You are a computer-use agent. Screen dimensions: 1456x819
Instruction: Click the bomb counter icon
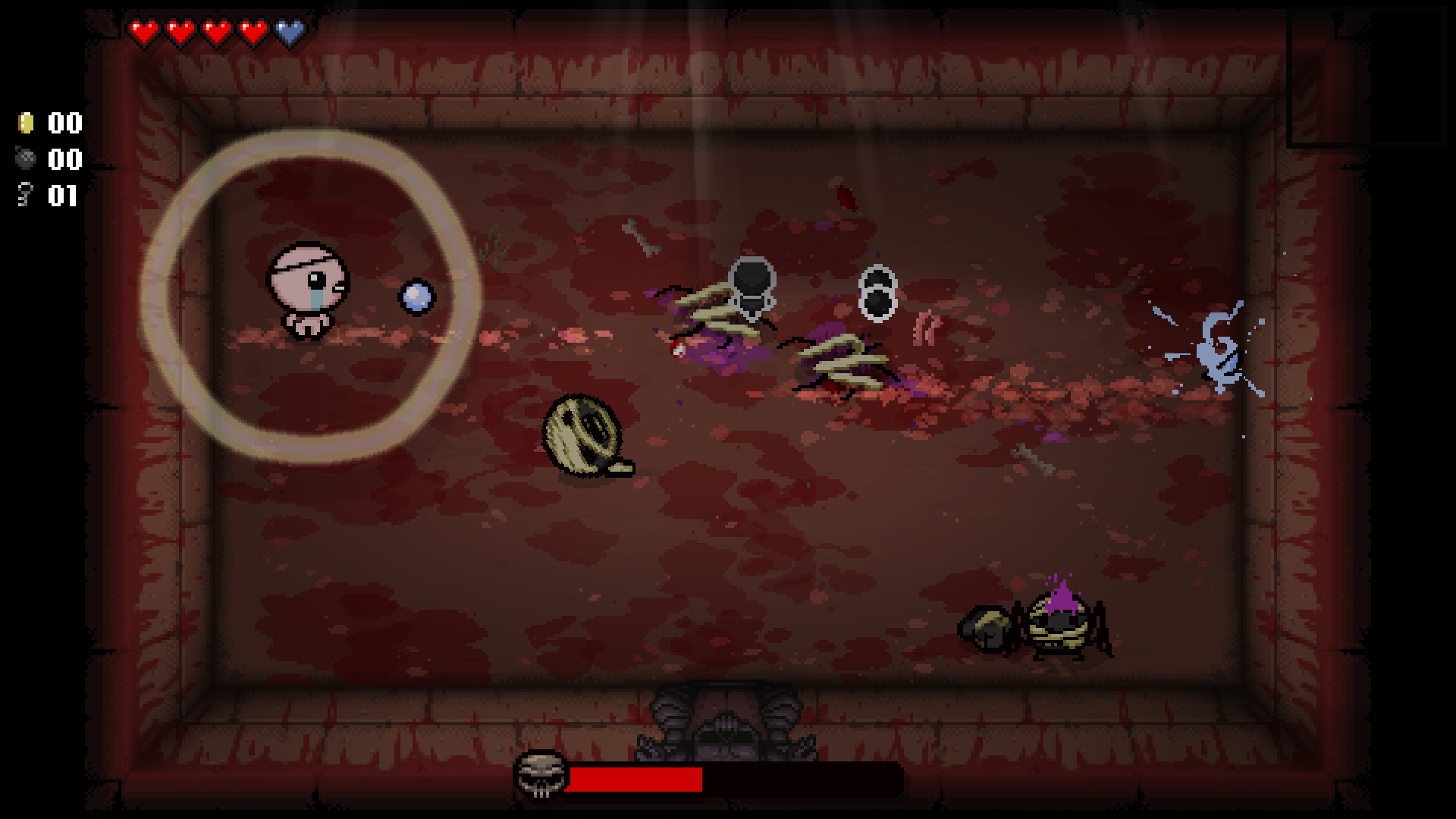tap(25, 160)
